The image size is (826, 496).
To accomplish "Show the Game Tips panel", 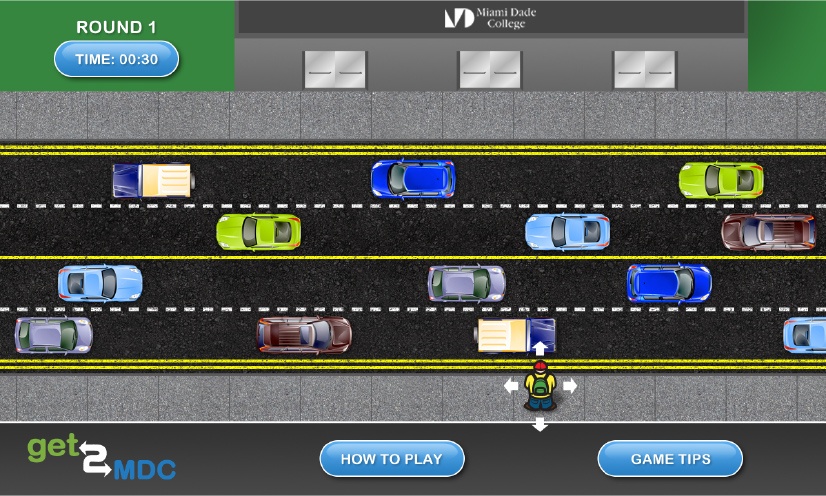I will pyautogui.click(x=670, y=459).
